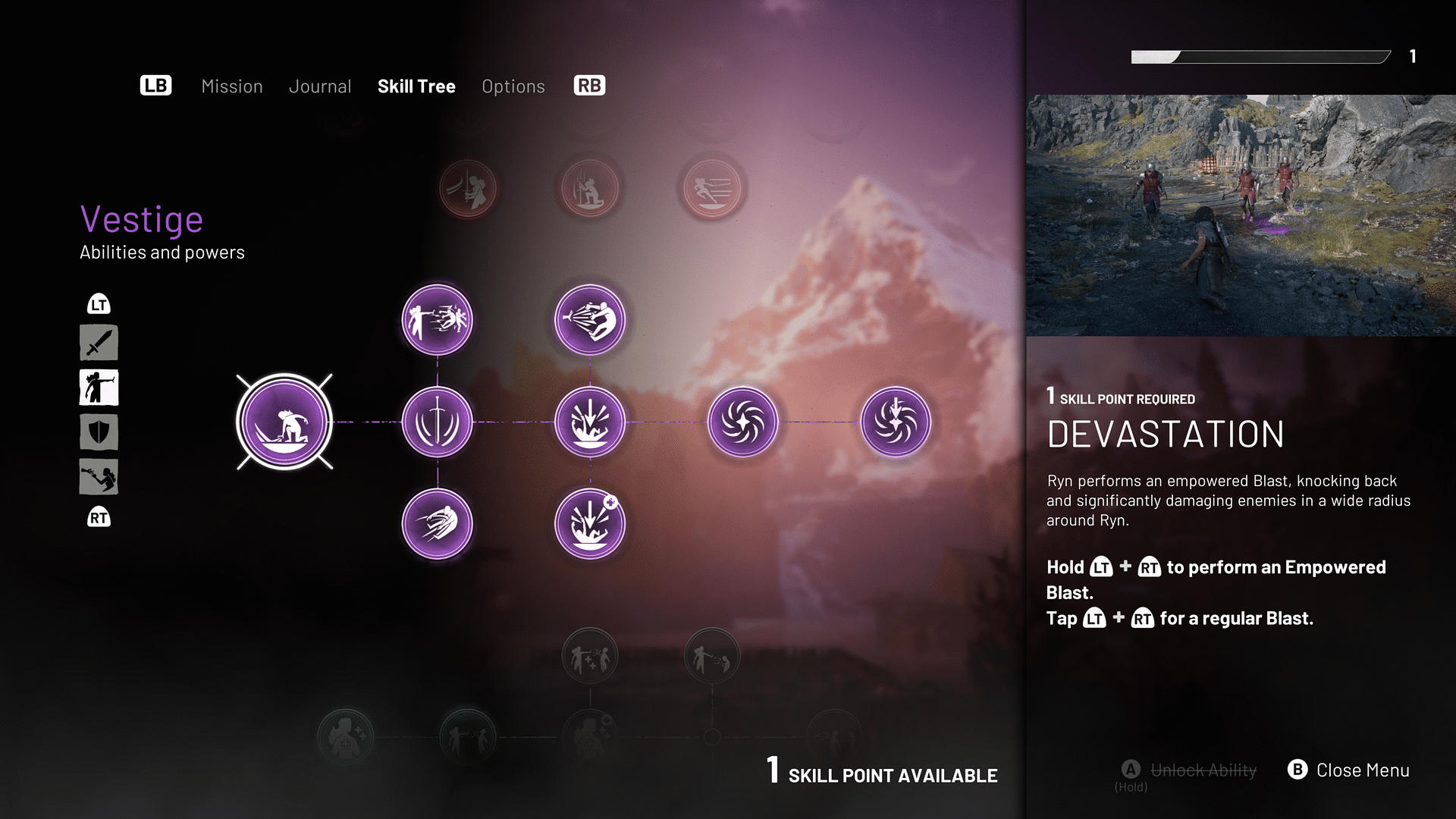The image size is (1456, 819).
Task: Select the Skill Tree tab
Action: coord(416,86)
